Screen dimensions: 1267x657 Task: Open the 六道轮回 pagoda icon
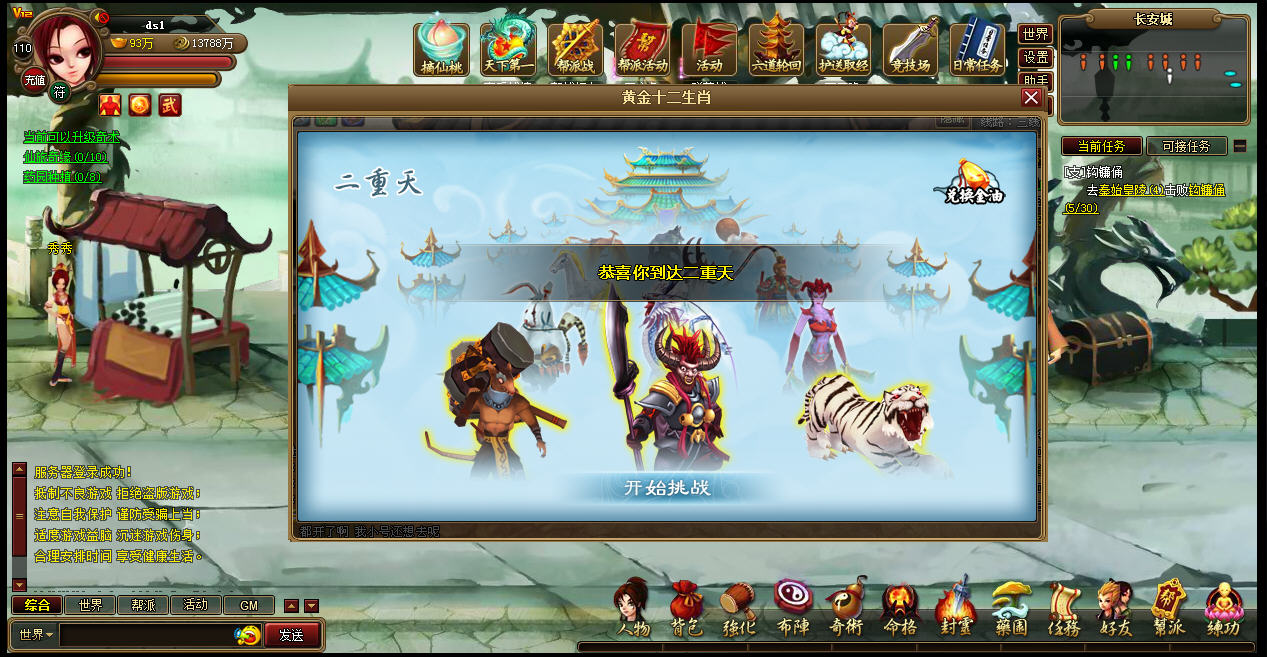click(776, 48)
